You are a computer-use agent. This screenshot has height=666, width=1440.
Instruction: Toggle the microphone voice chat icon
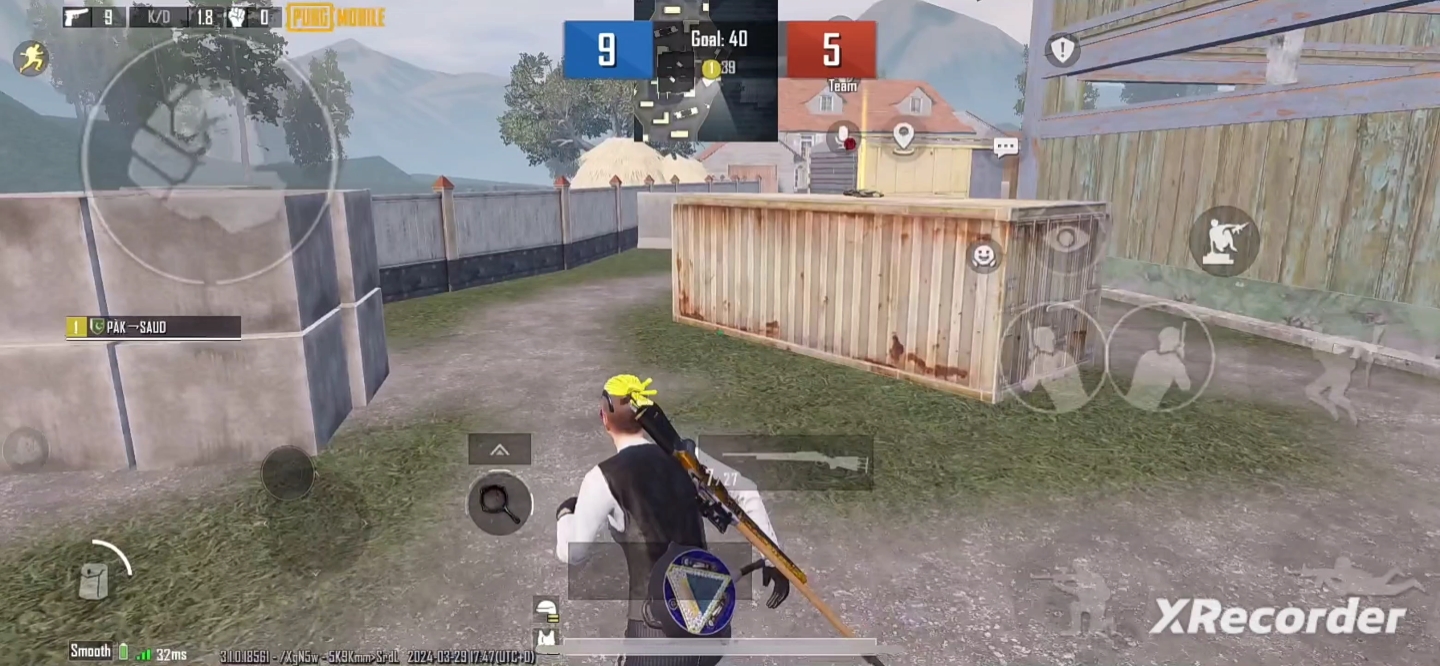coord(843,137)
